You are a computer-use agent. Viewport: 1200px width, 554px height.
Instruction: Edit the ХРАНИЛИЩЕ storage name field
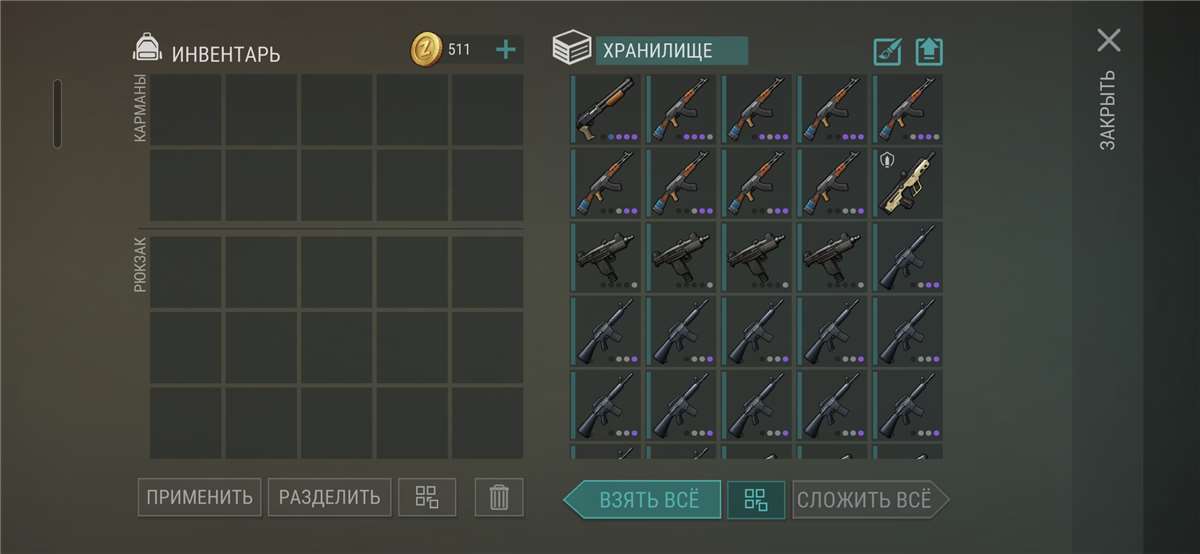coord(671,51)
